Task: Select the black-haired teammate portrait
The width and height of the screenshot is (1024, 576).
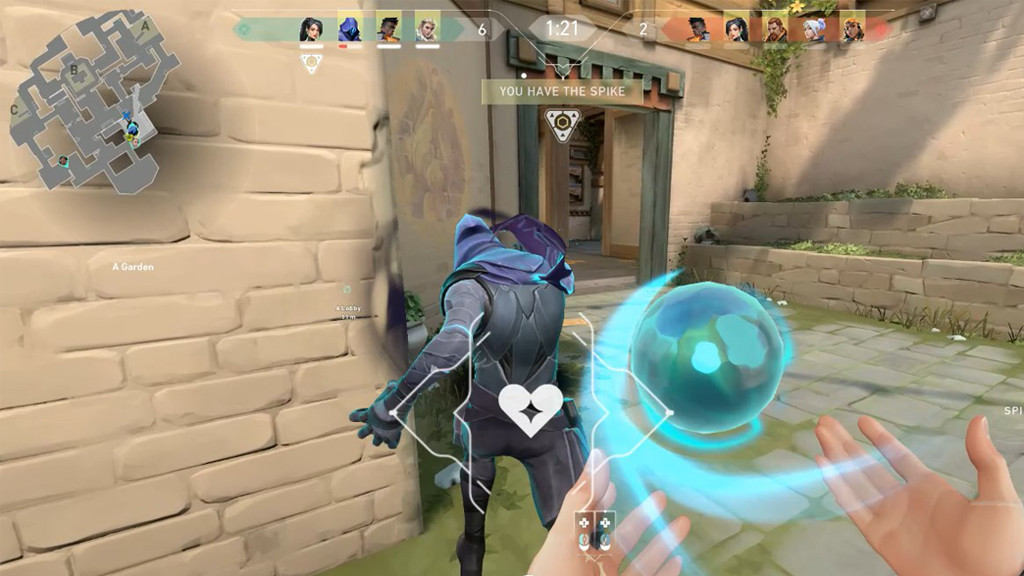Action: 311,28
